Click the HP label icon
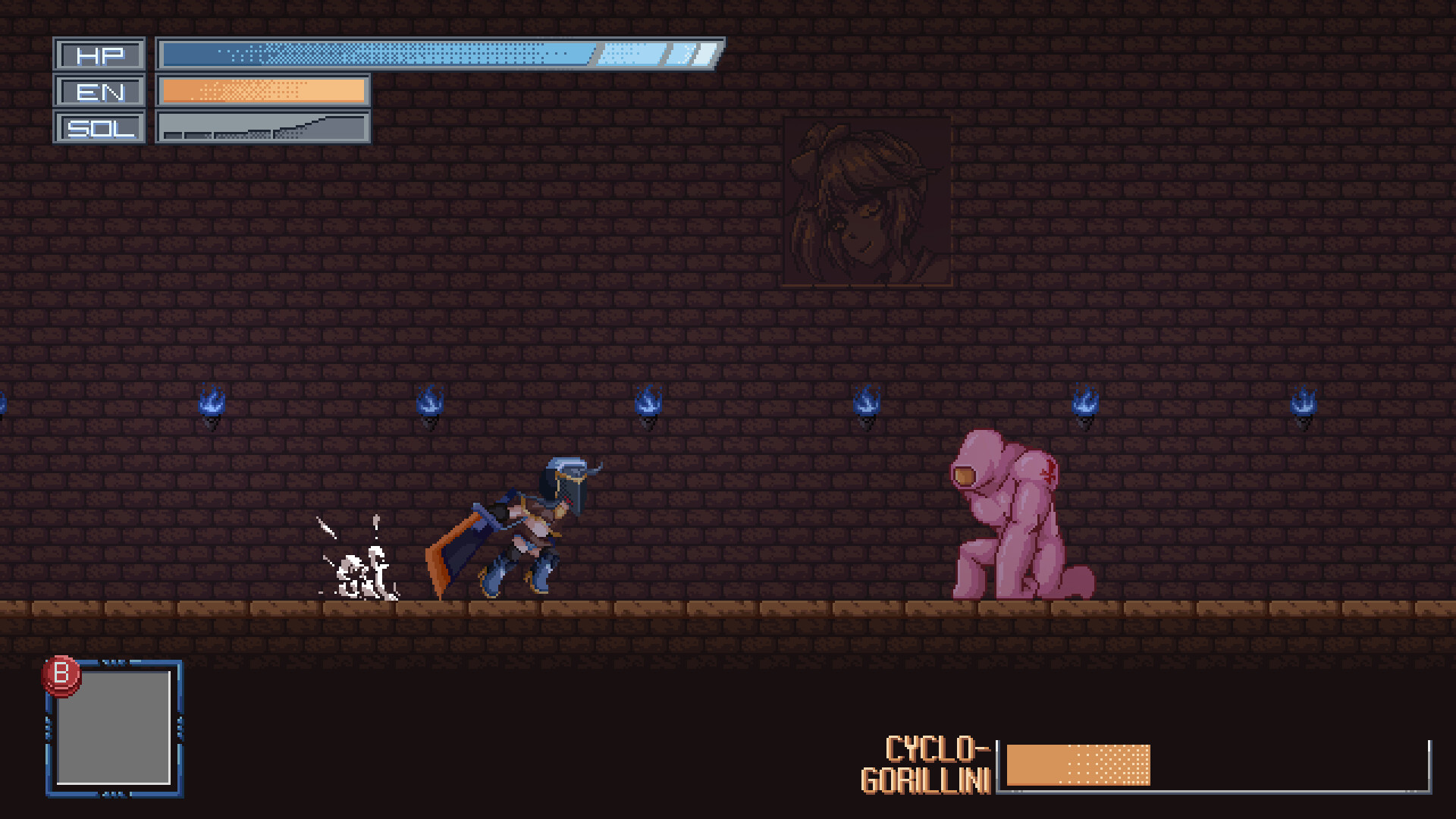The height and width of the screenshot is (819, 1456). (99, 54)
